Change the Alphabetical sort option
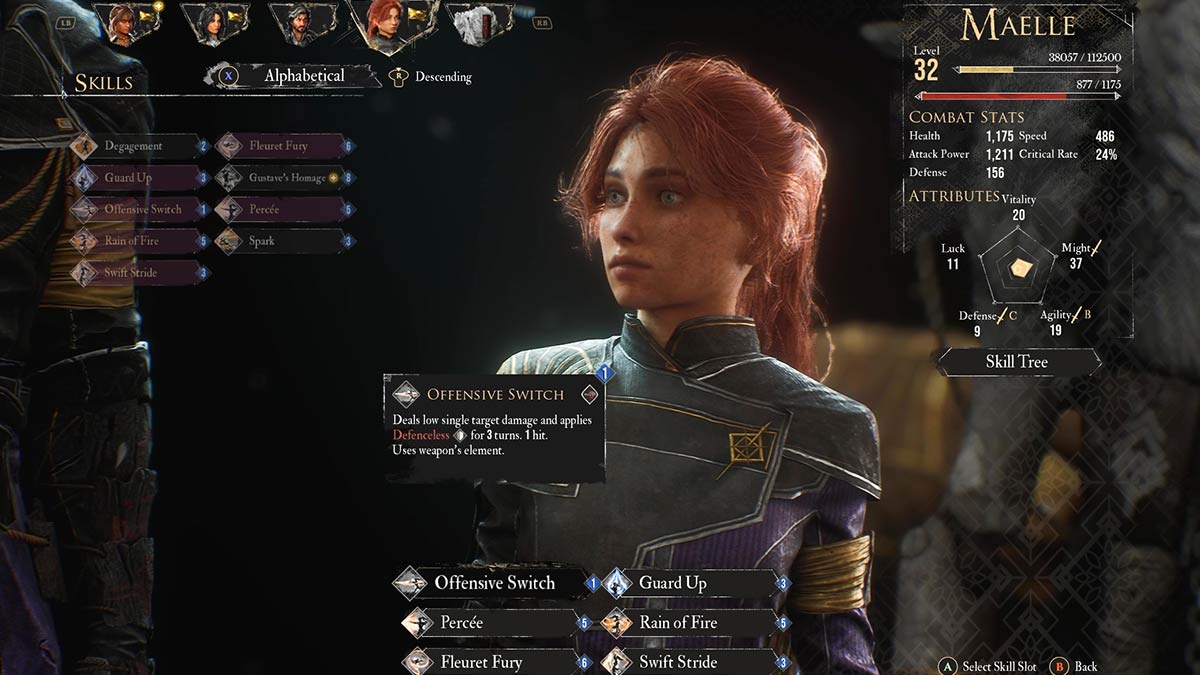The width and height of the screenshot is (1200, 675). pos(303,76)
